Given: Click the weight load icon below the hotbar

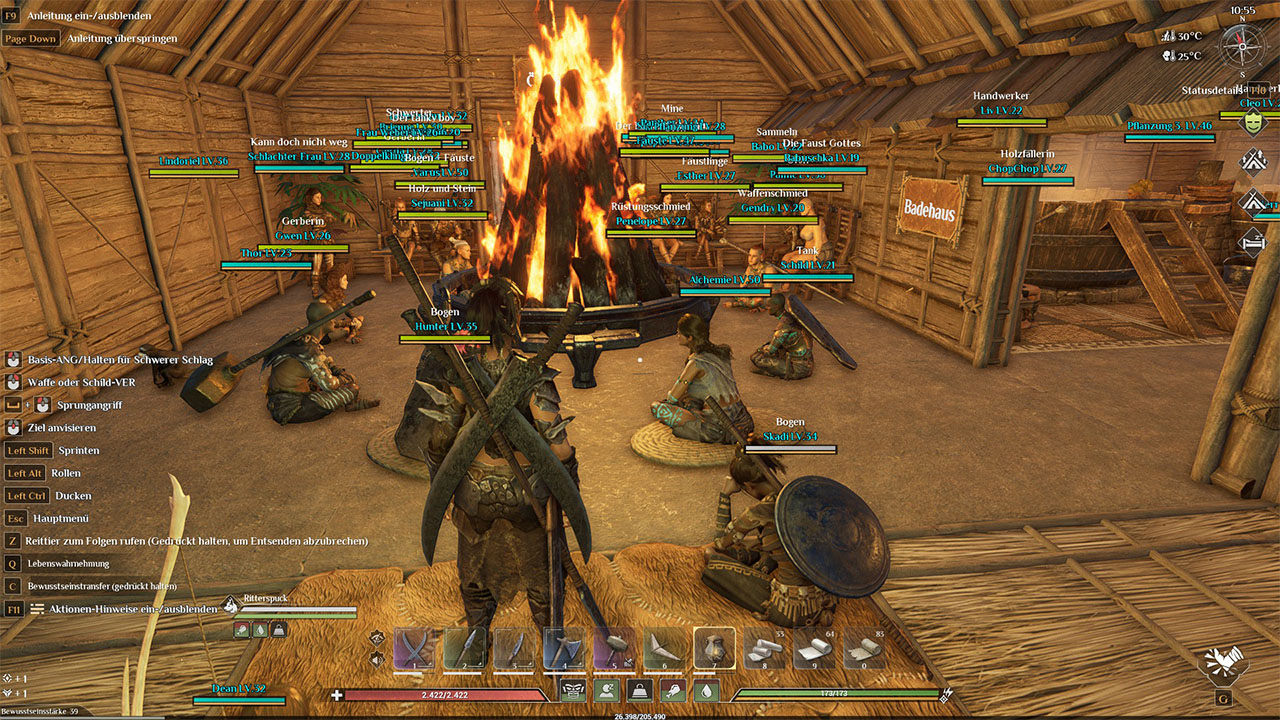Looking at the screenshot, I should point(640,690).
